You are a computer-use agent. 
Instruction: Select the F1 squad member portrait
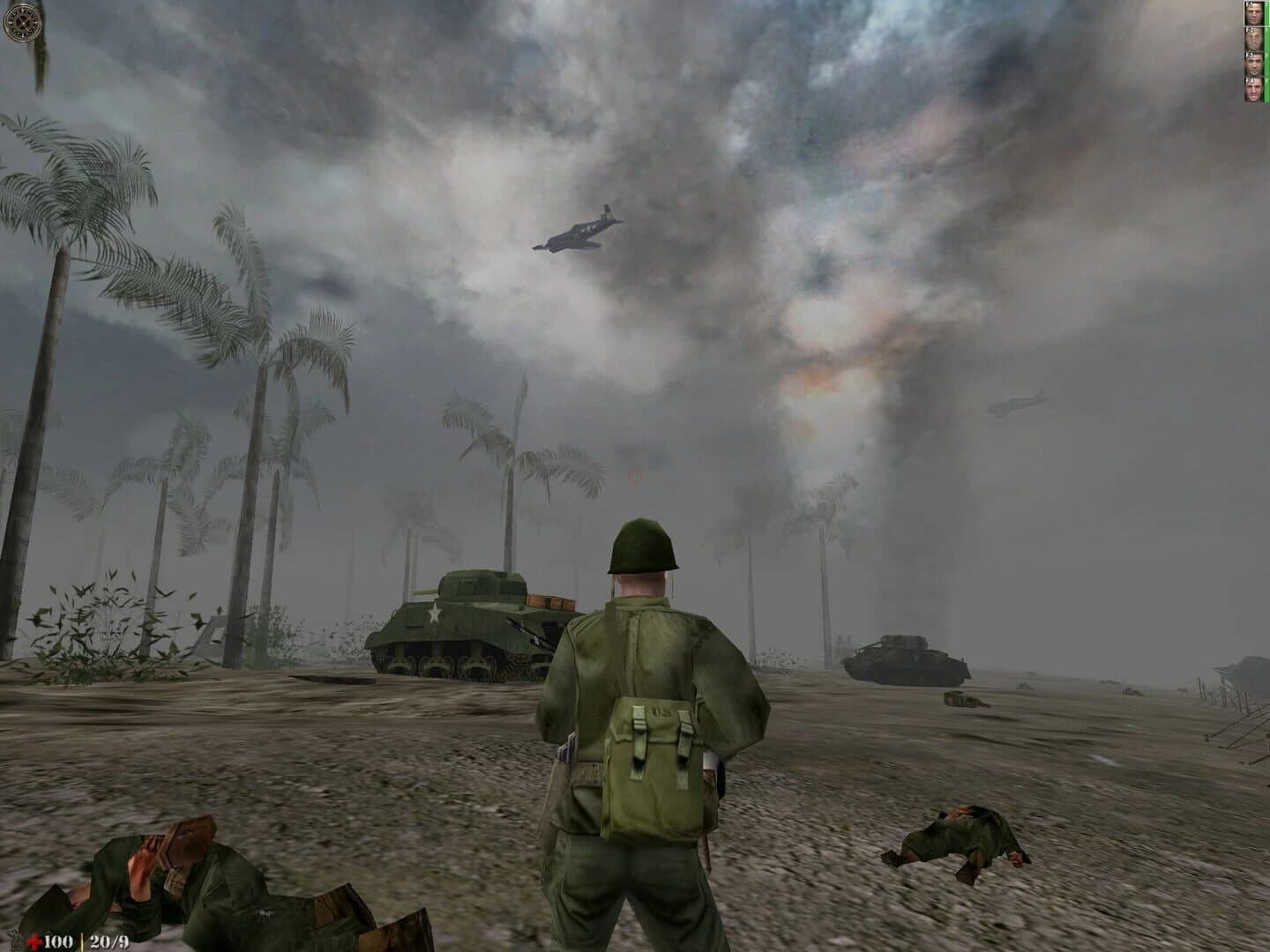pos(1253,12)
